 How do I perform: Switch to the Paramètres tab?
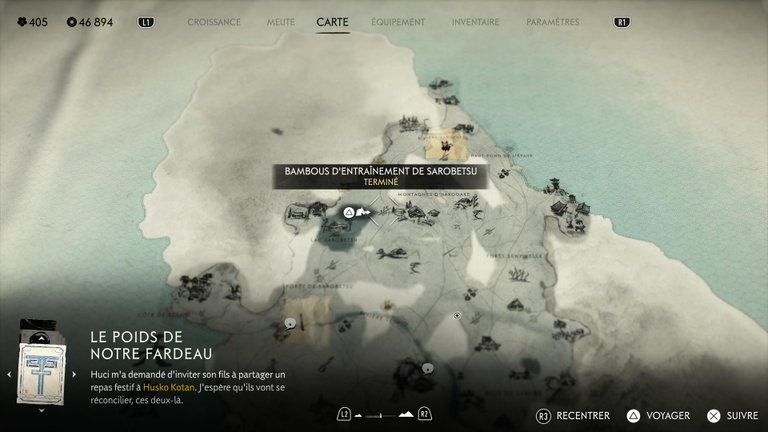click(552, 22)
